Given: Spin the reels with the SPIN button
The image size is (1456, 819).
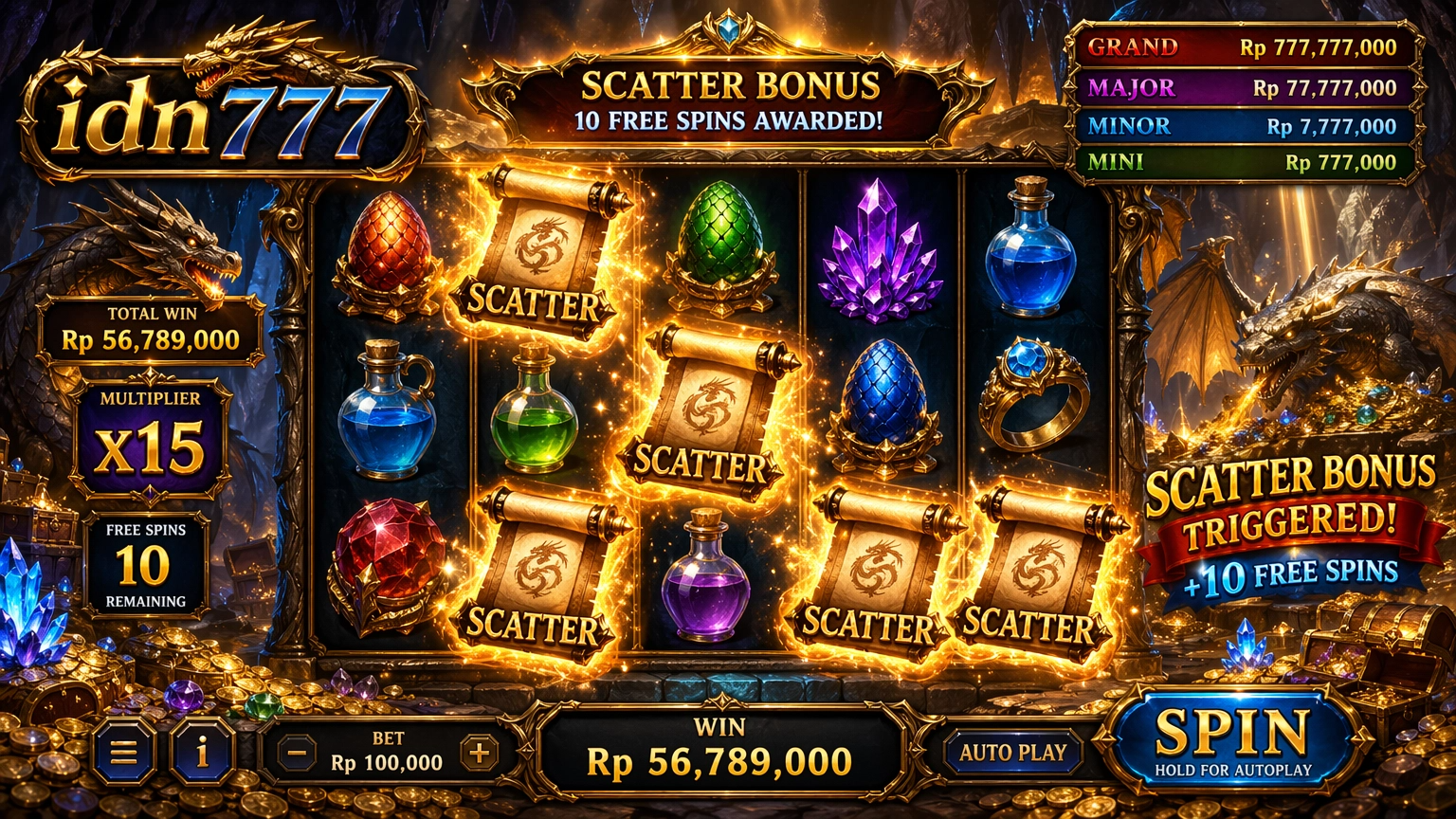Looking at the screenshot, I should [x=1232, y=740].
